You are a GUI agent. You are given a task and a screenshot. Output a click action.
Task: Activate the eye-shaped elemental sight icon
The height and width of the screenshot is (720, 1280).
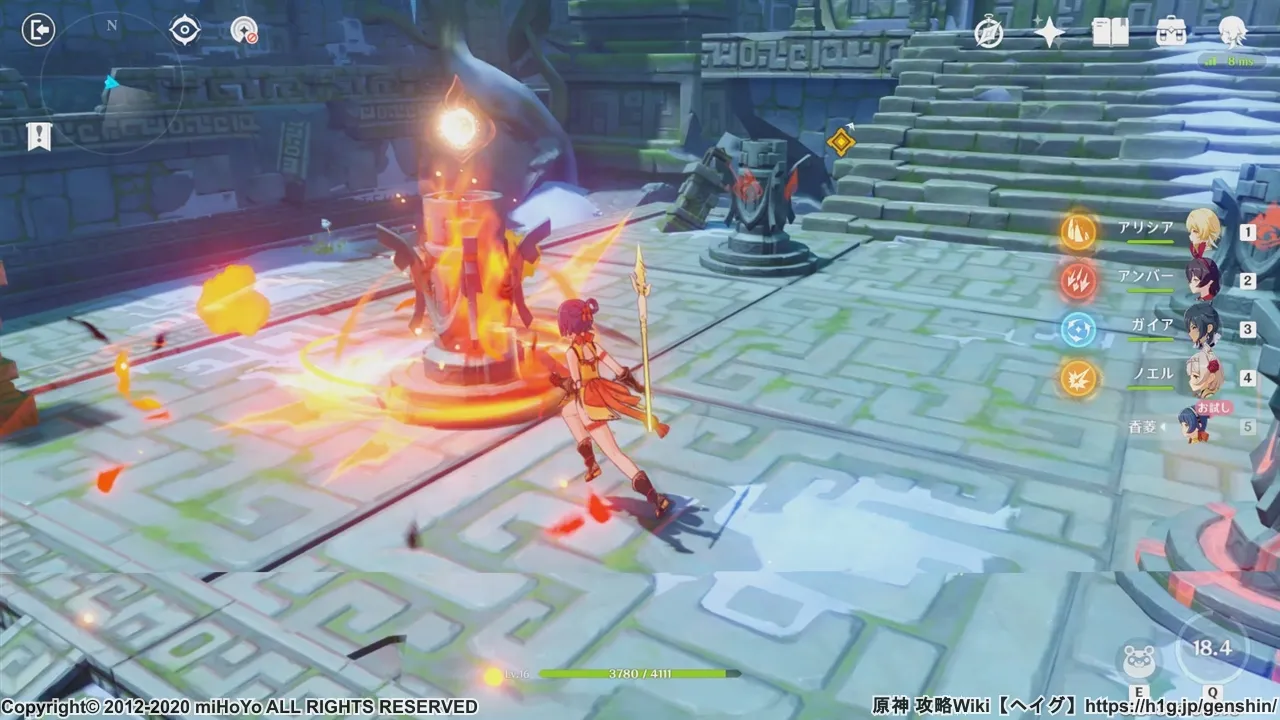coord(184,30)
